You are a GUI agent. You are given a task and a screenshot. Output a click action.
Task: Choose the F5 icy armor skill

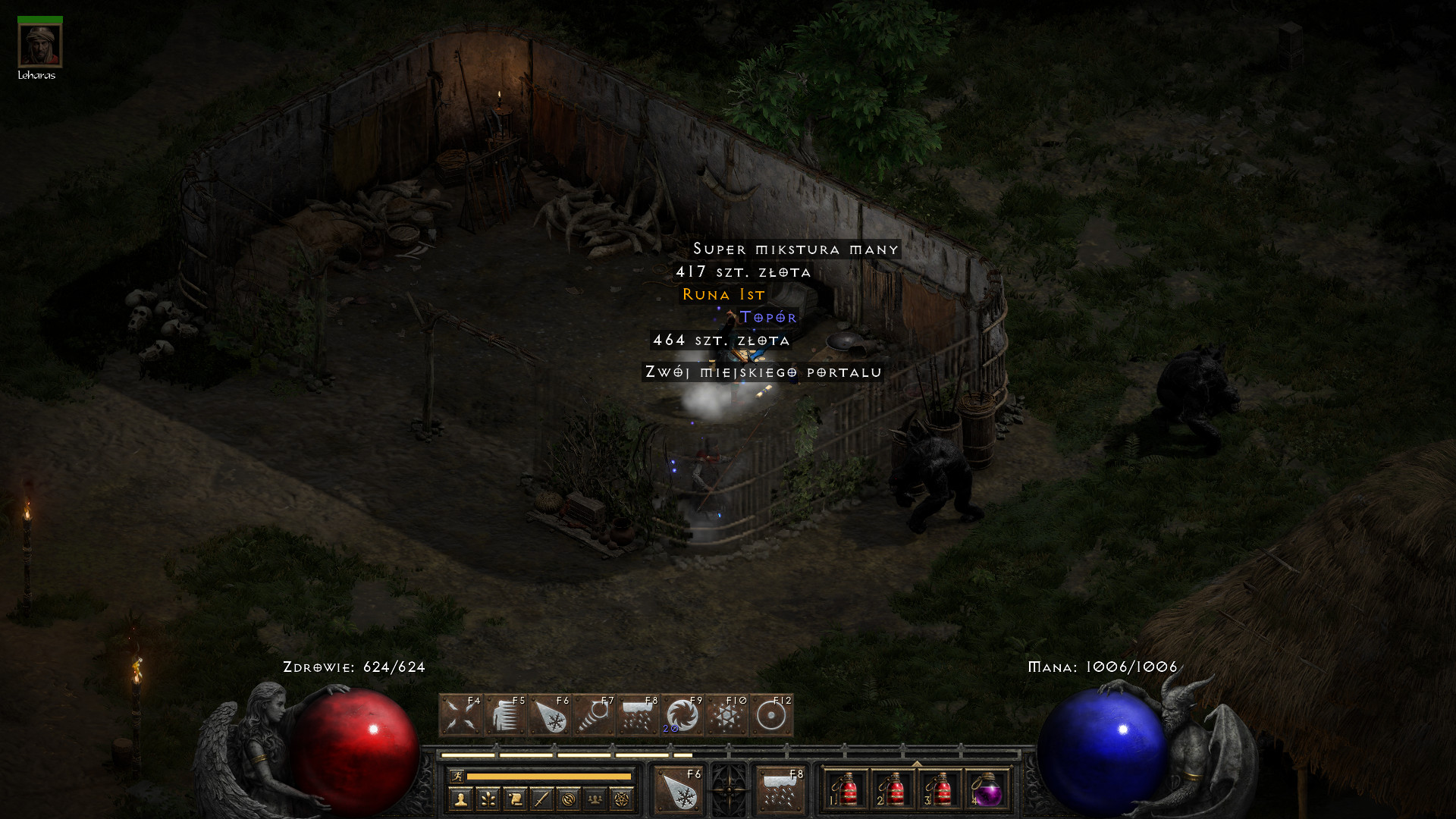(x=505, y=715)
